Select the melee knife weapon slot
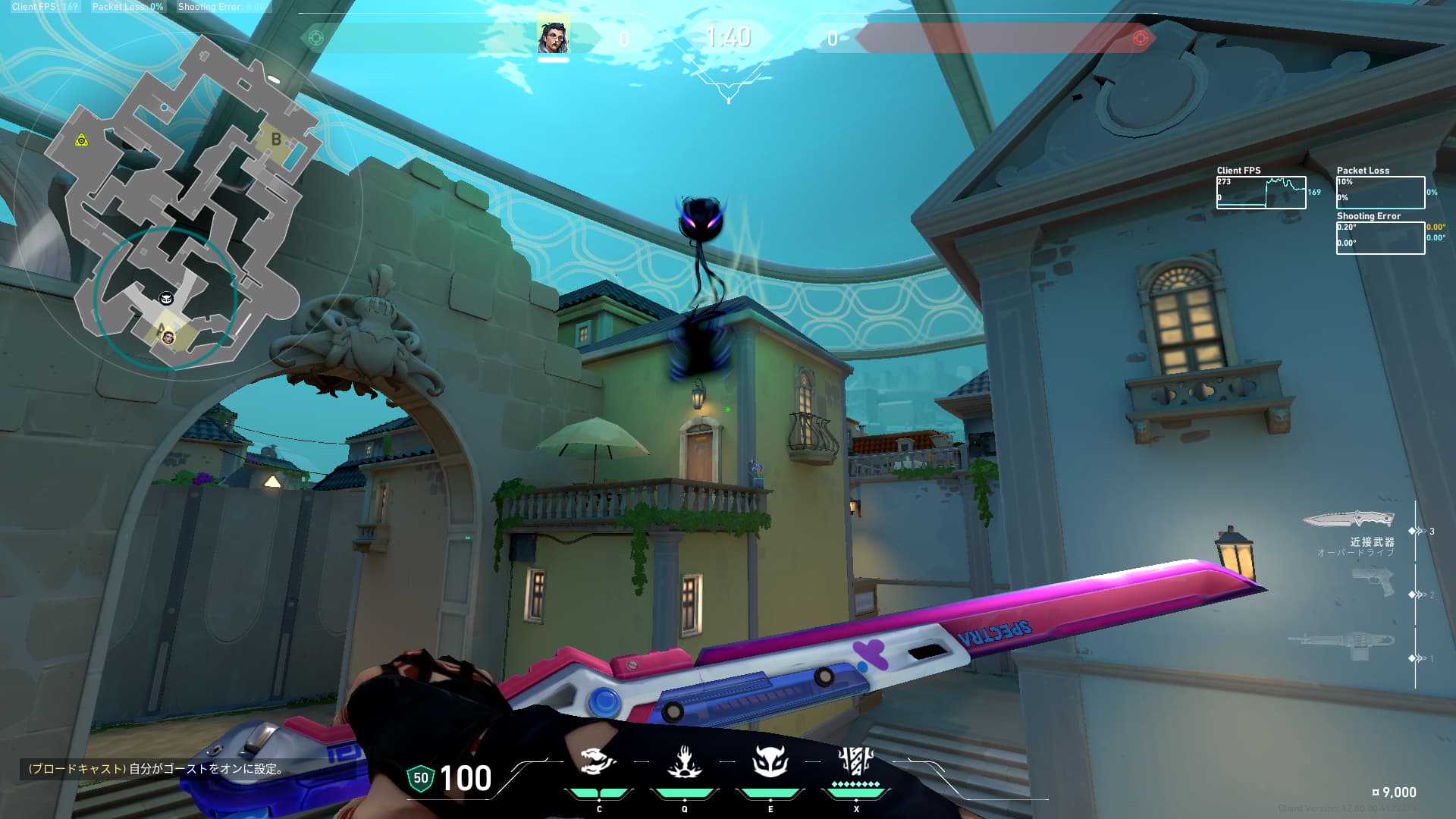Image resolution: width=1456 pixels, height=819 pixels. (1349, 520)
